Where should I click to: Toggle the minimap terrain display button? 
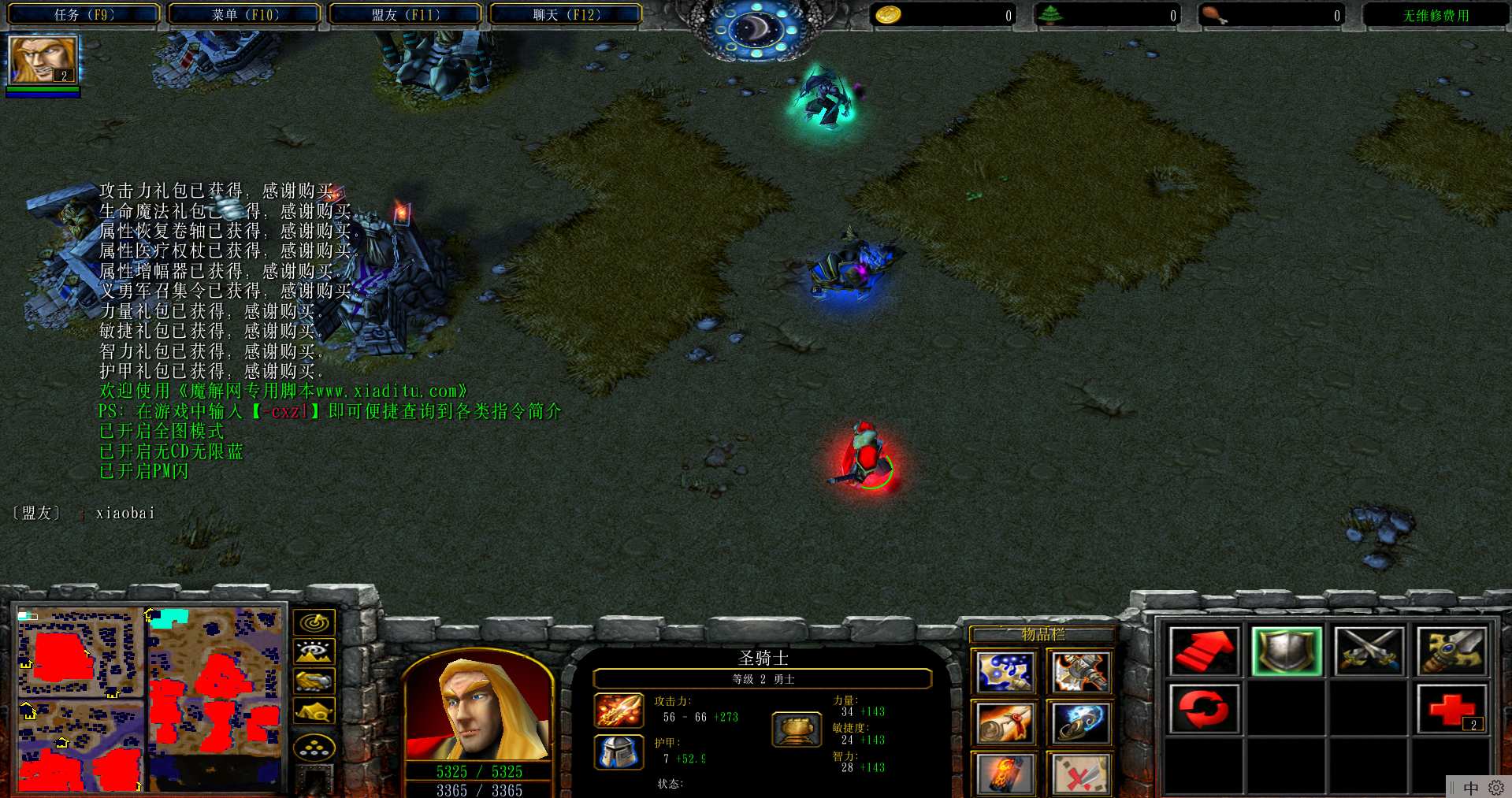pyautogui.click(x=314, y=652)
